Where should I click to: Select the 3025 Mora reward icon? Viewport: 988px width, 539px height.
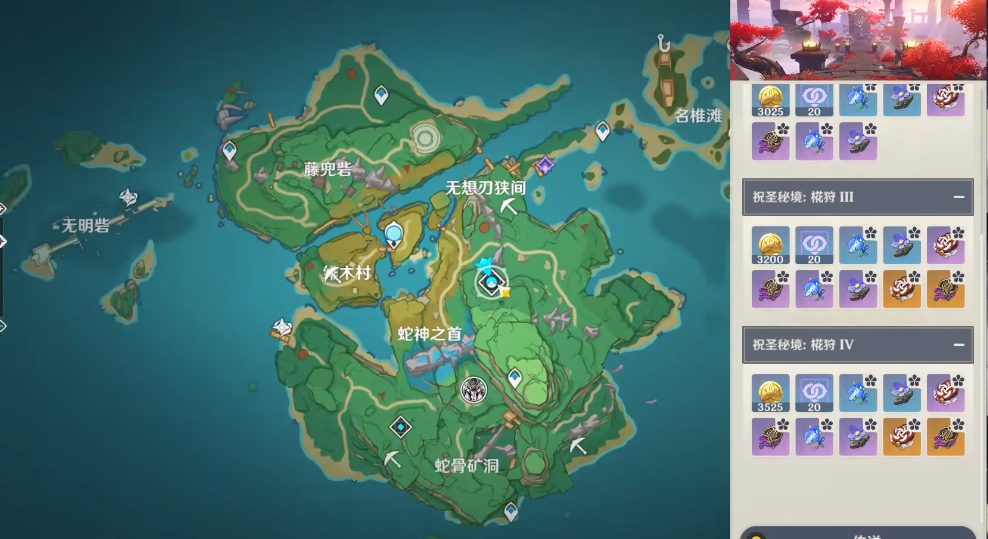771,98
